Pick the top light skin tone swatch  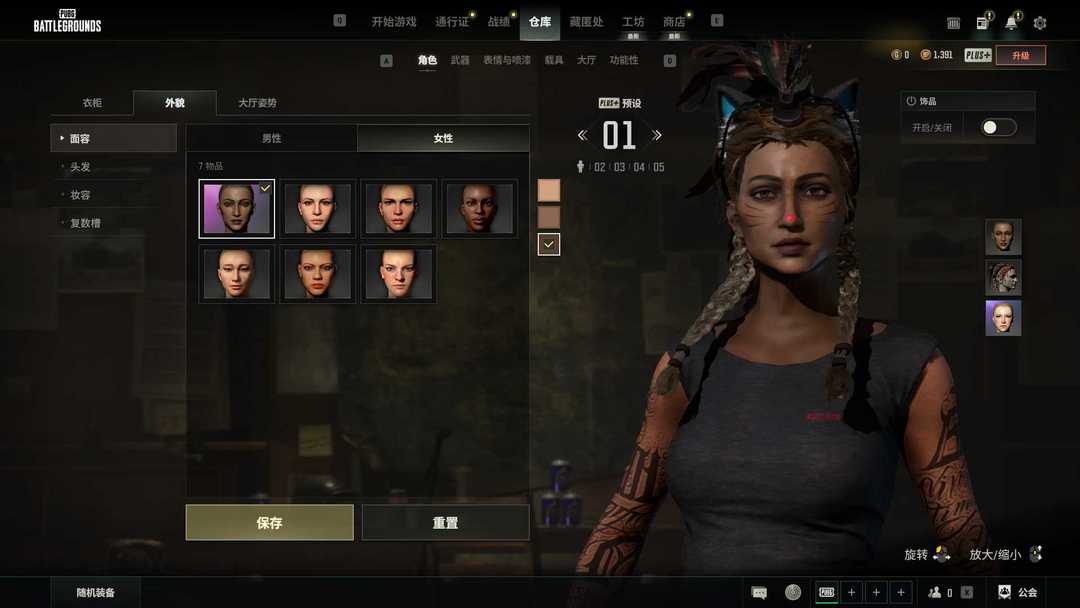click(x=549, y=190)
